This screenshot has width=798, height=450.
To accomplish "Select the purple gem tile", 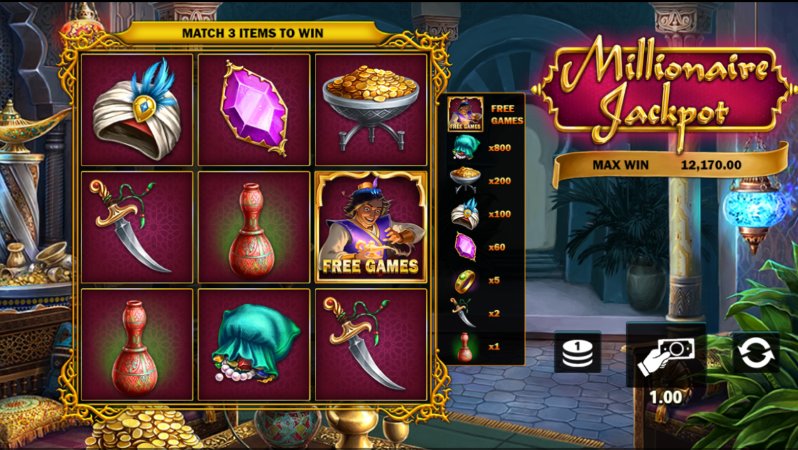I will coord(254,110).
